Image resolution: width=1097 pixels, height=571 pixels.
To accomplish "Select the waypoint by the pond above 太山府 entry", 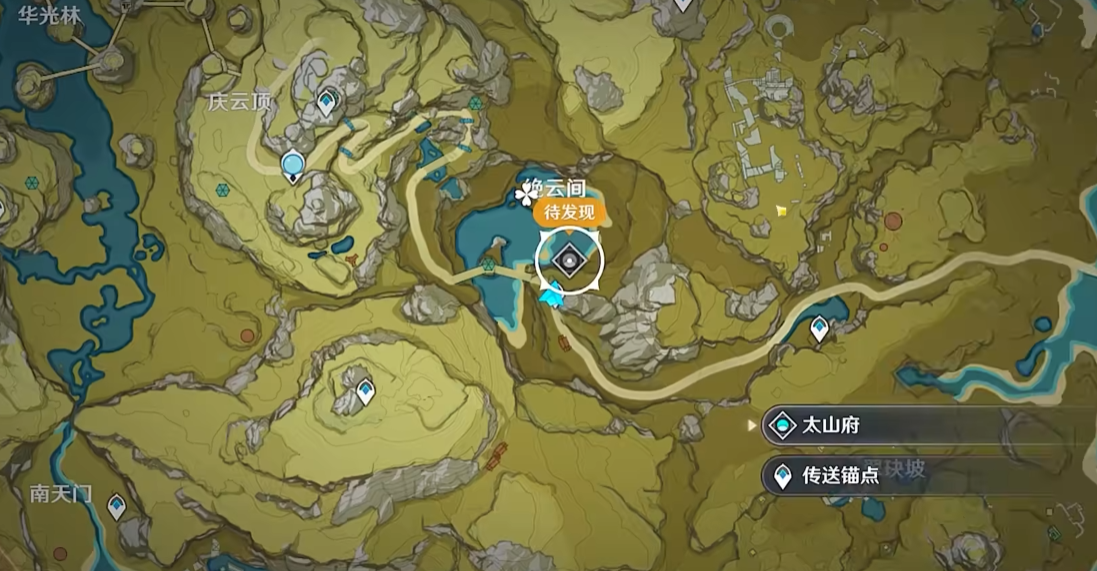I will [x=820, y=327].
